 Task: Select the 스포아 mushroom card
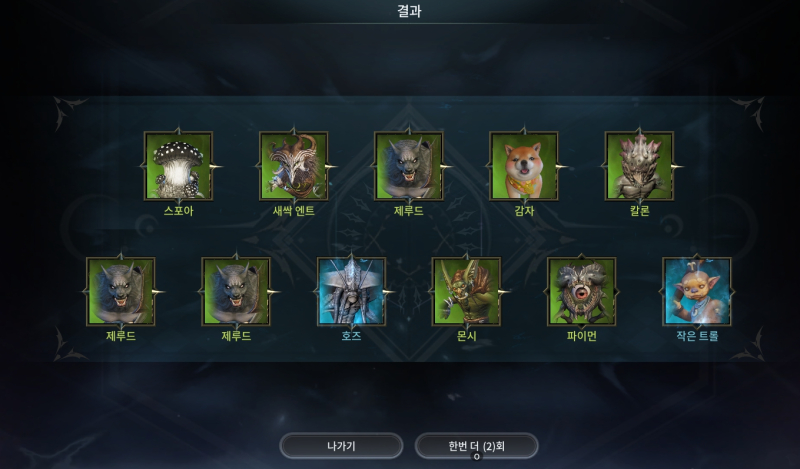click(178, 166)
